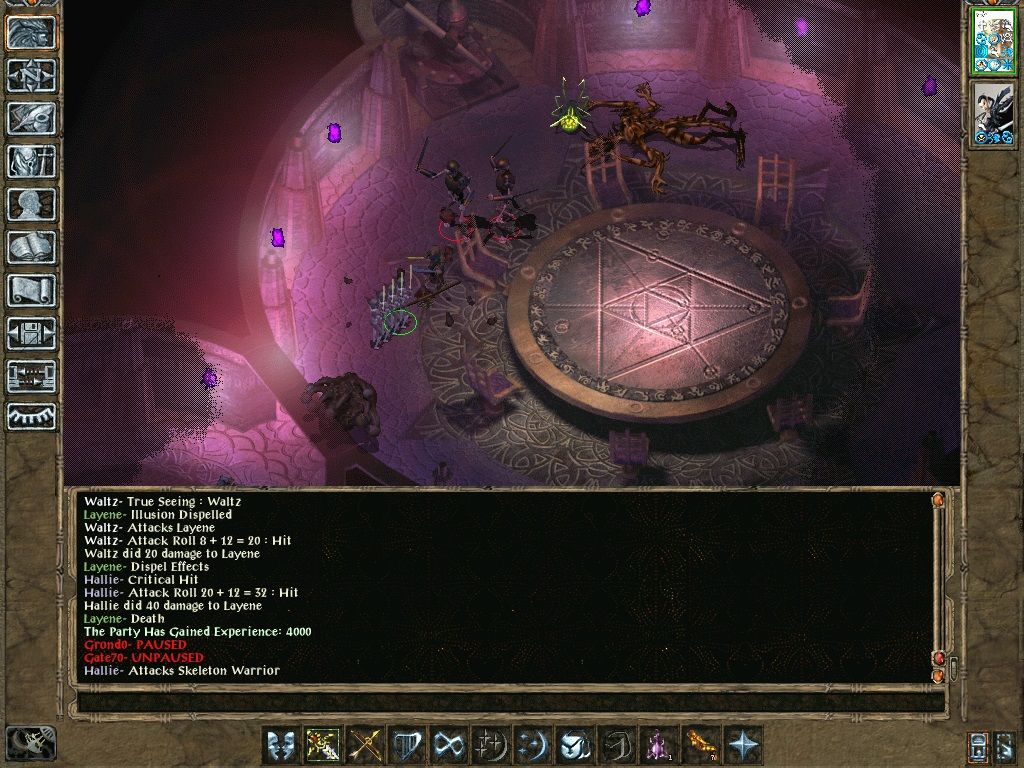
Task: Open the priest scroll
Action: pos(31,290)
